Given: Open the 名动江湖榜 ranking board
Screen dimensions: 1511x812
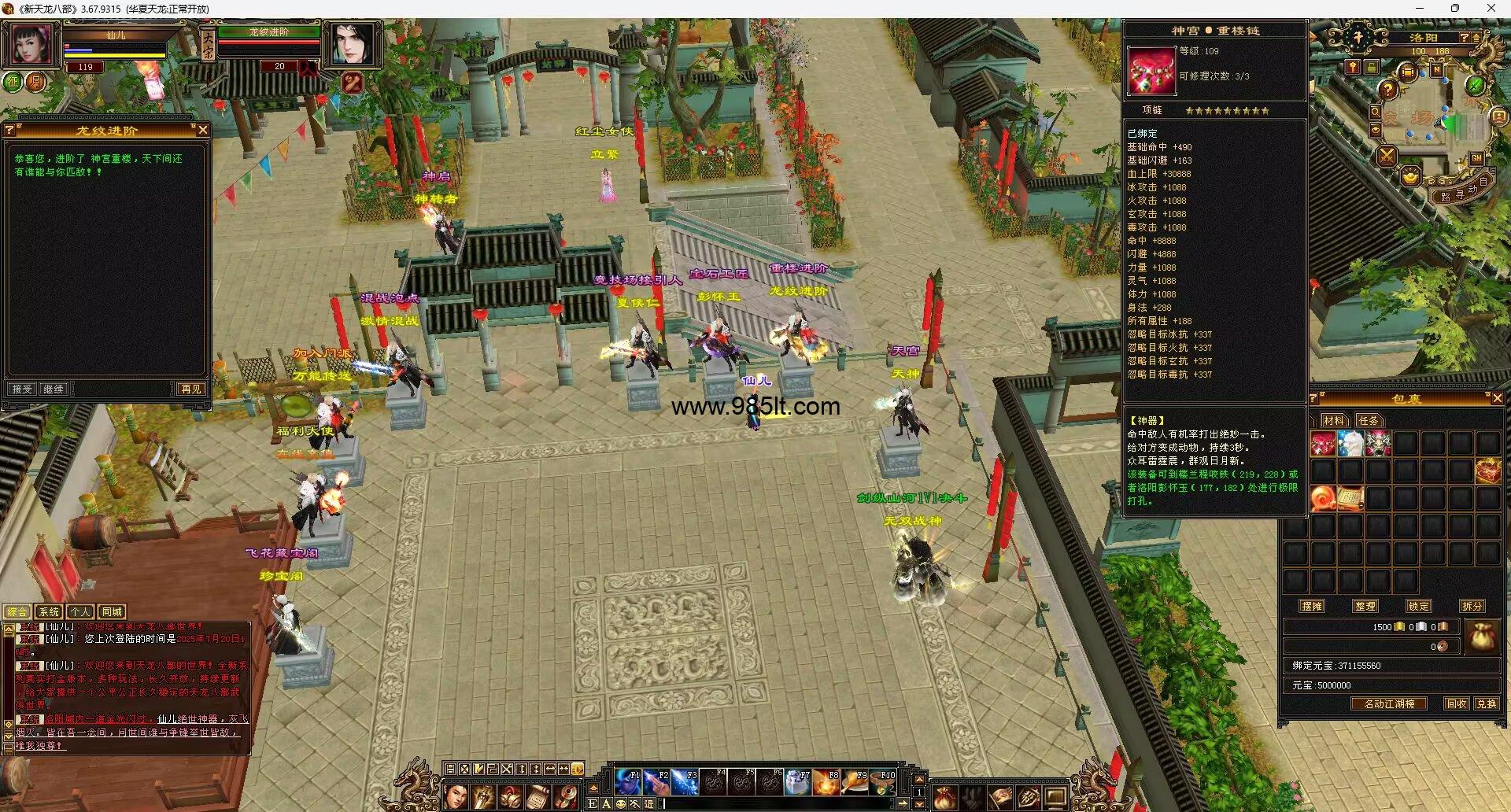Looking at the screenshot, I should (x=1389, y=703).
